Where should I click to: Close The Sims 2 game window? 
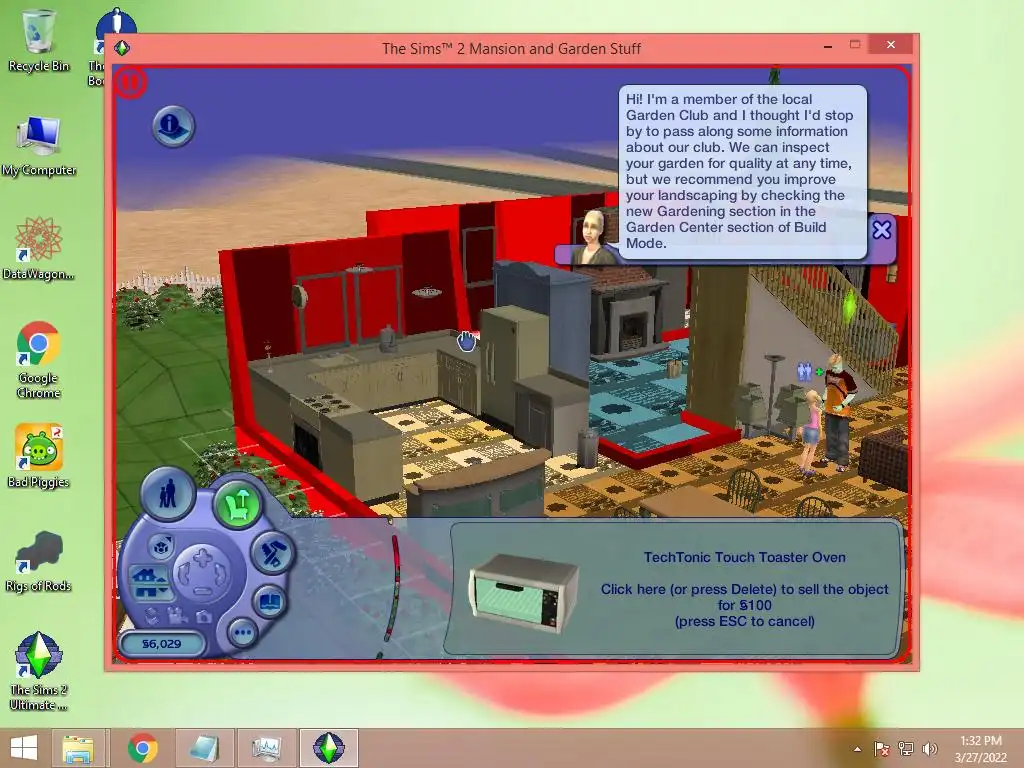point(890,45)
